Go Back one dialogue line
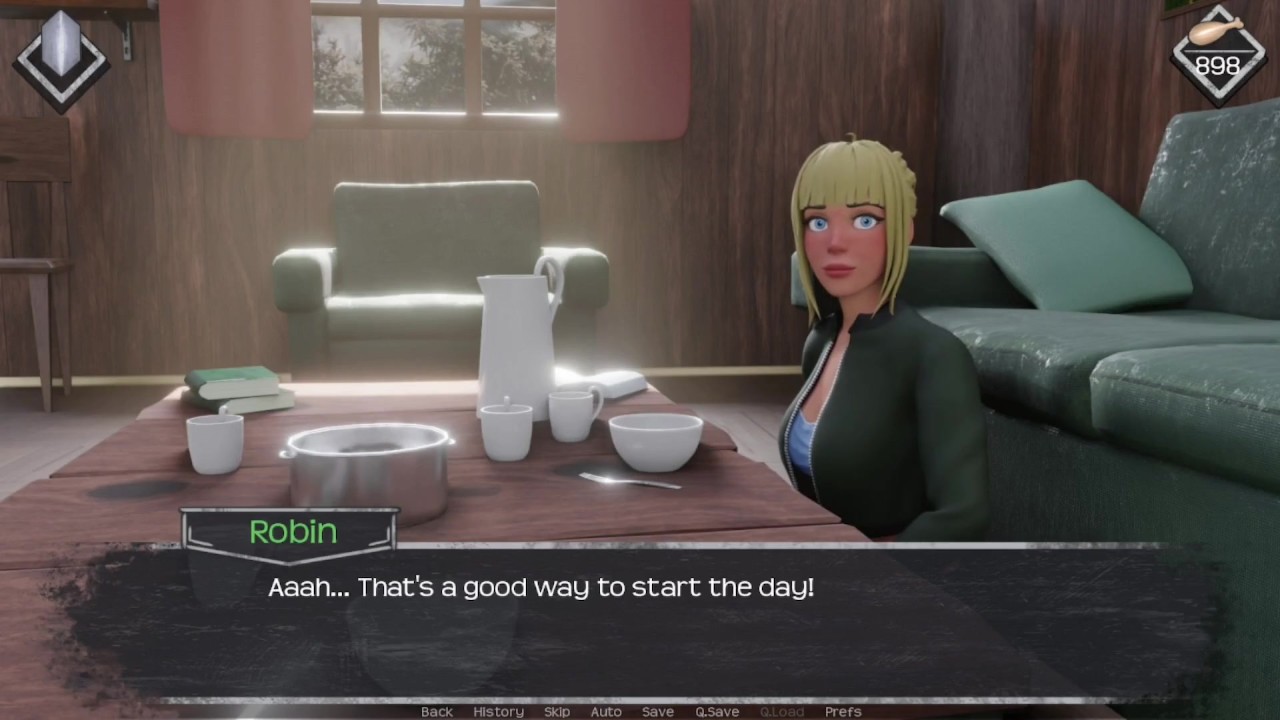Screen dimensions: 1280x720 pos(436,711)
